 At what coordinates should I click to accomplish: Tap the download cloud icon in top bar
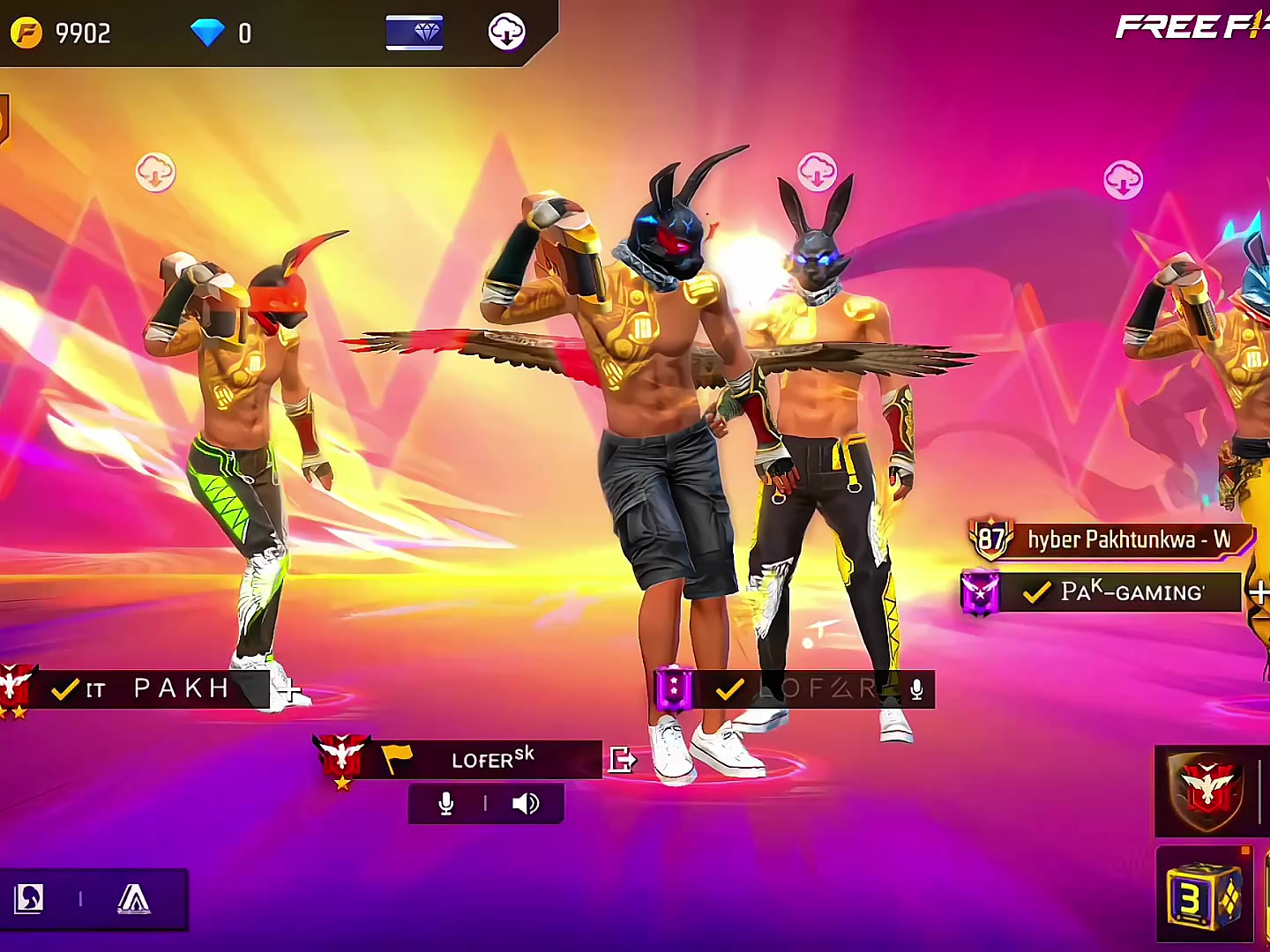coord(507,33)
